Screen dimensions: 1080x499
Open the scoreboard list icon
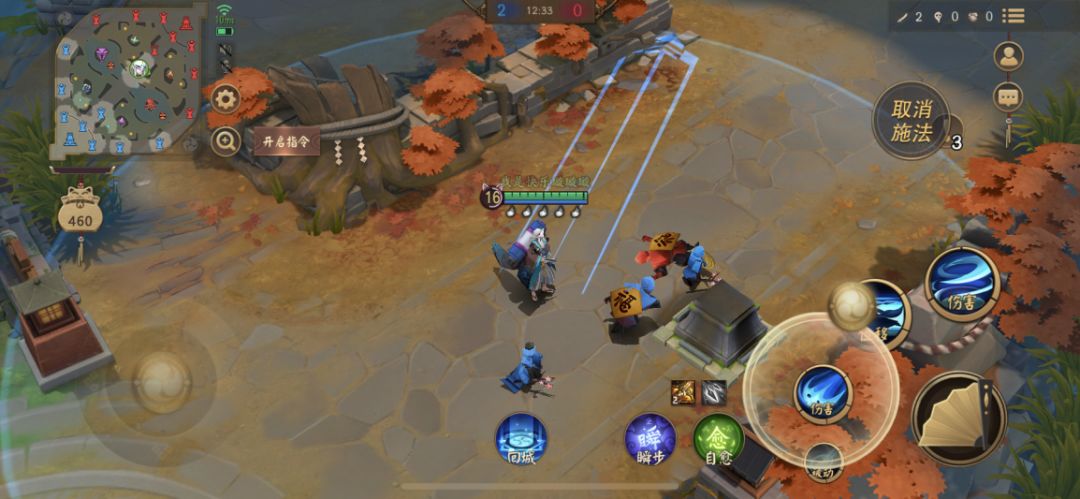(1014, 16)
